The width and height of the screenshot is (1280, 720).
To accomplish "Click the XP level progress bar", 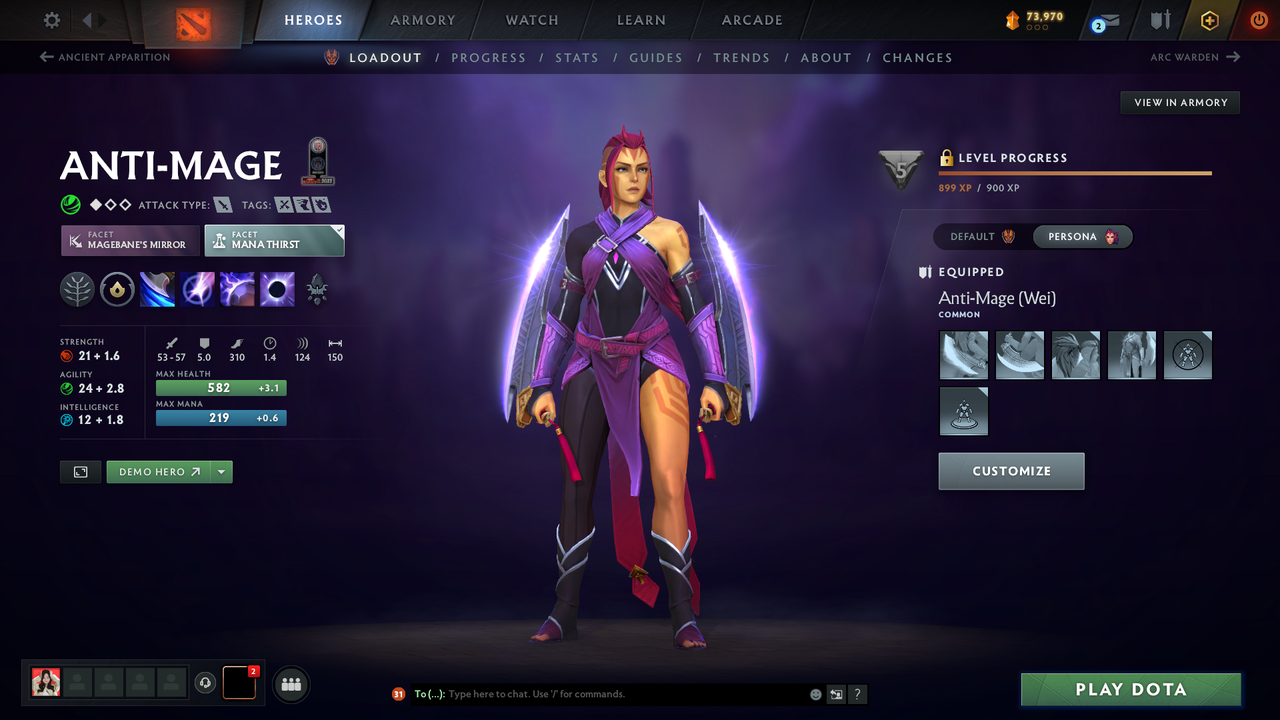I will click(x=1075, y=172).
